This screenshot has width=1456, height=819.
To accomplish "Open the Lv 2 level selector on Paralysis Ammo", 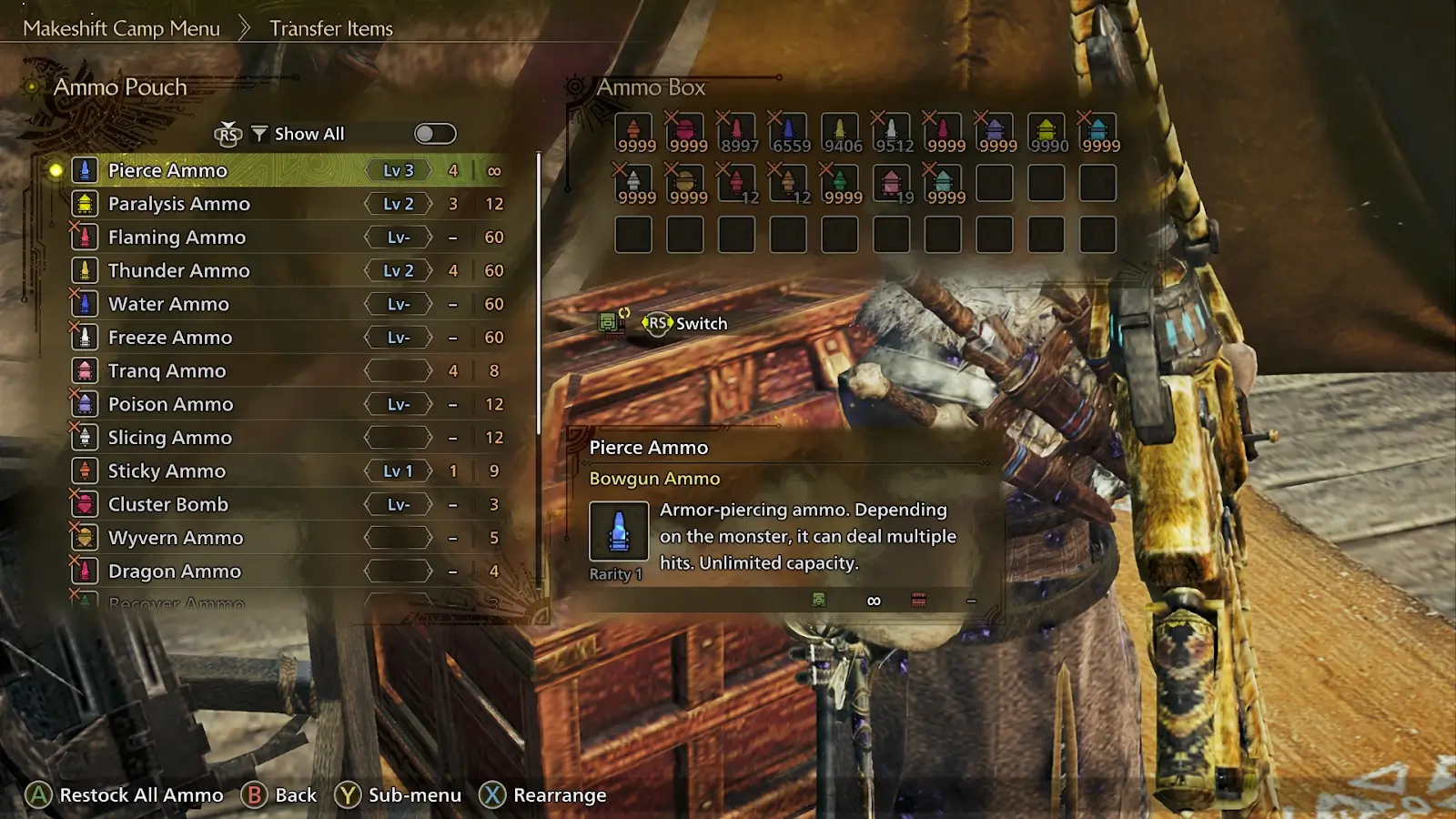I will 399,203.
